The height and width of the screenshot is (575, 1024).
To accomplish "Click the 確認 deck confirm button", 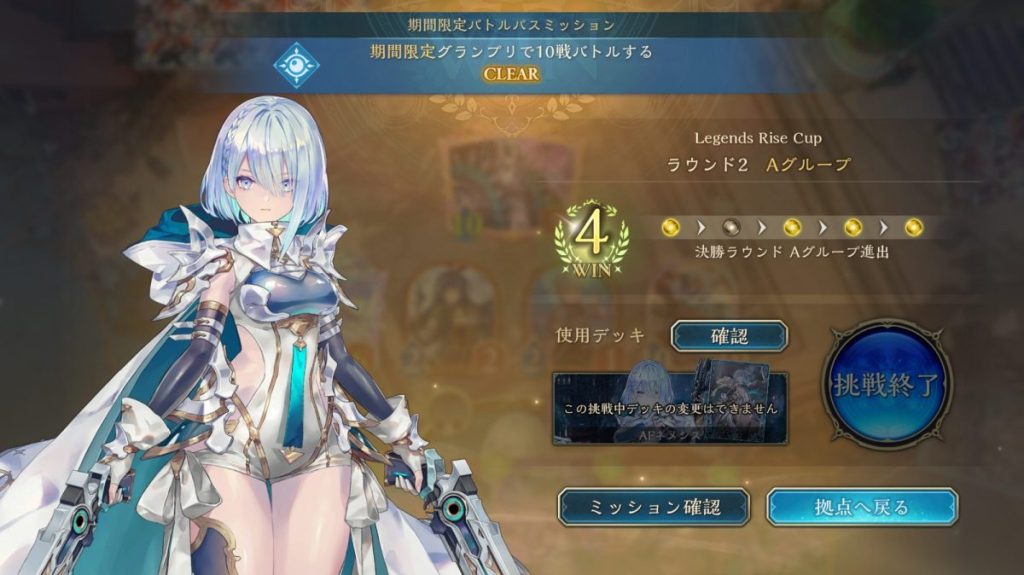I will [729, 336].
